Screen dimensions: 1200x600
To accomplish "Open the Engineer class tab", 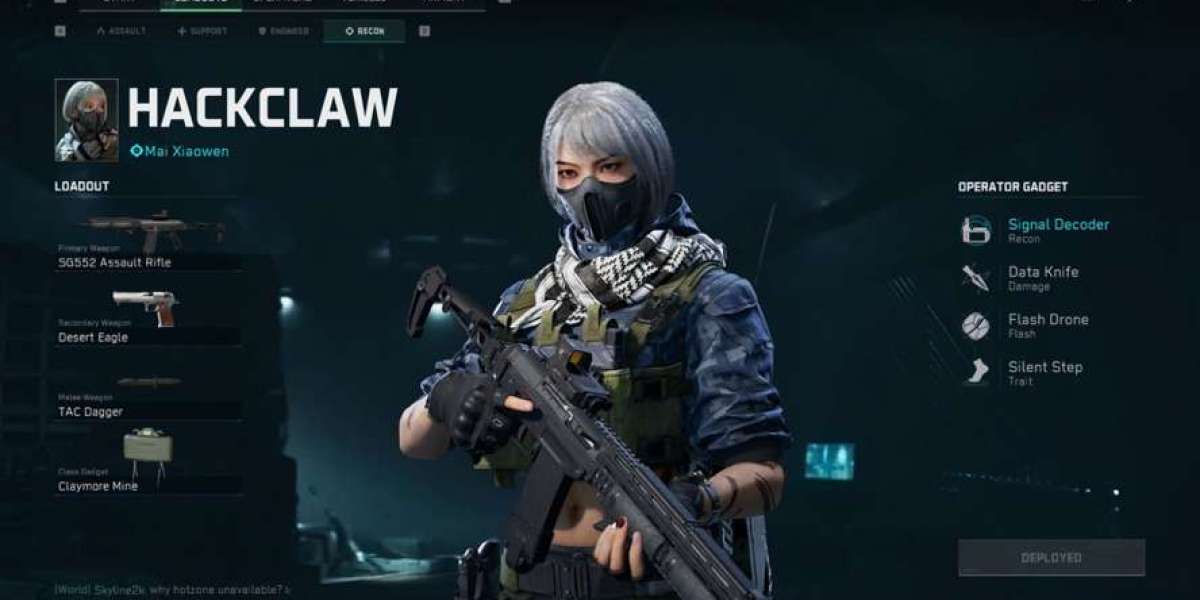I will click(283, 31).
